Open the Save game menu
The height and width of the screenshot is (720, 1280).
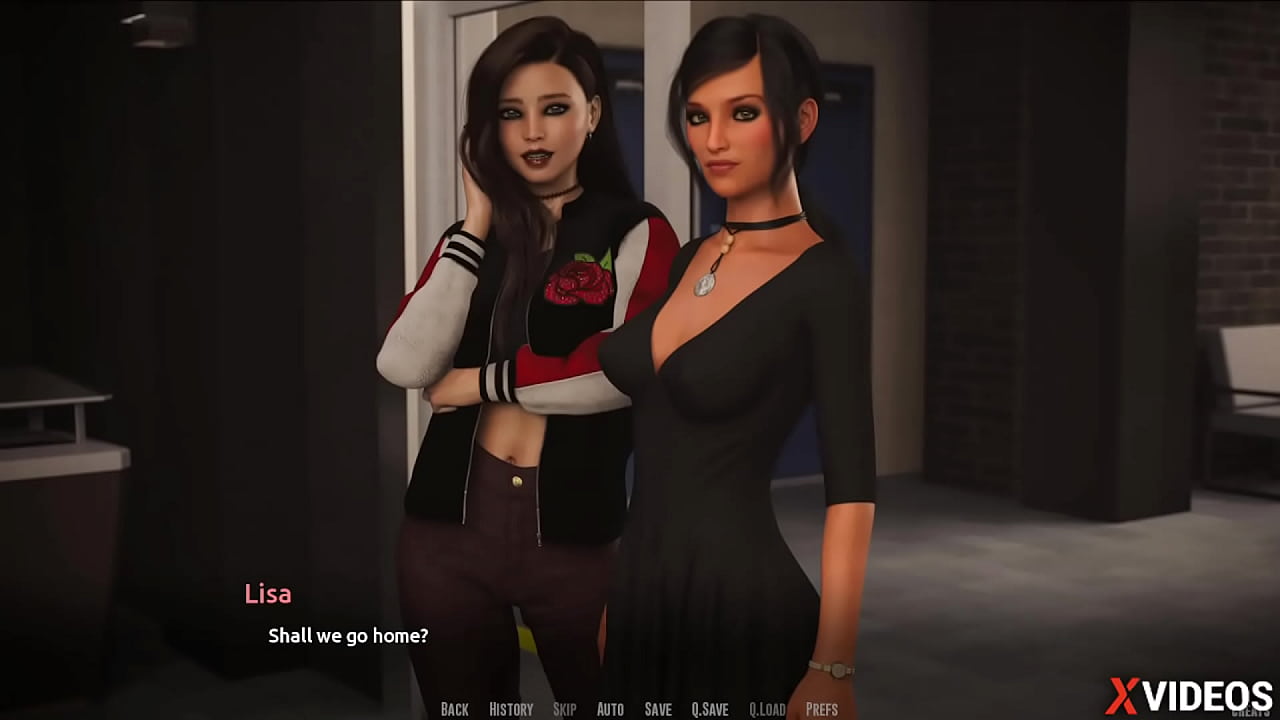pyautogui.click(x=658, y=709)
